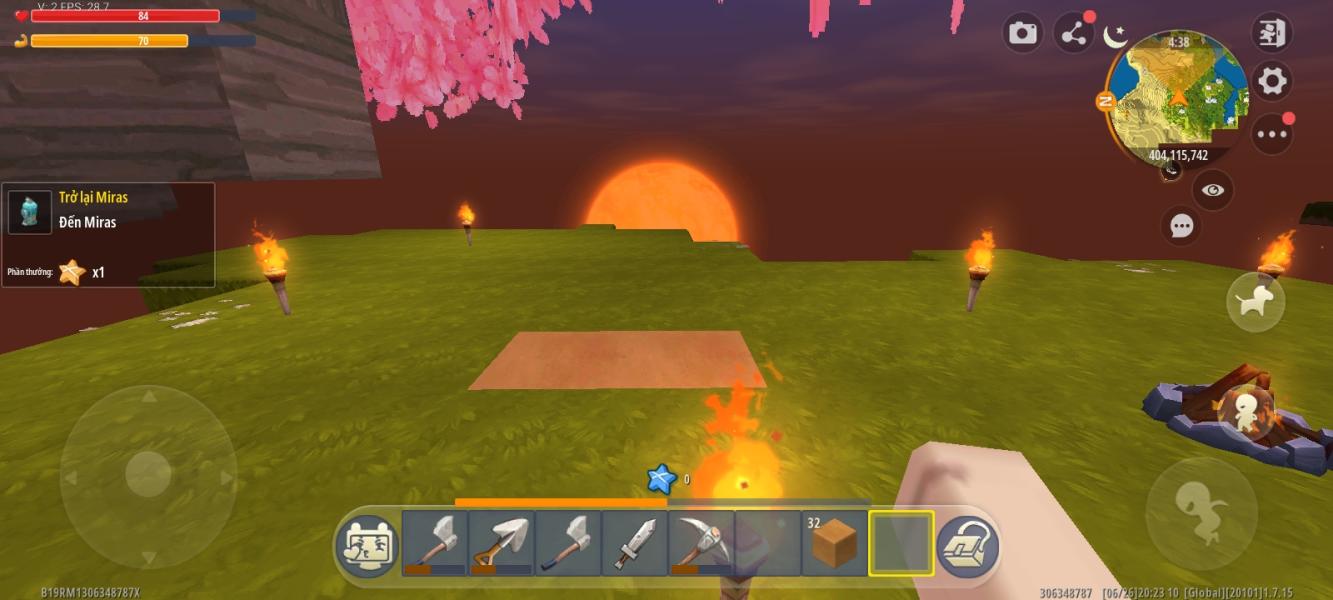Tap the share button
The width and height of the screenshot is (1333, 600).
[1074, 35]
